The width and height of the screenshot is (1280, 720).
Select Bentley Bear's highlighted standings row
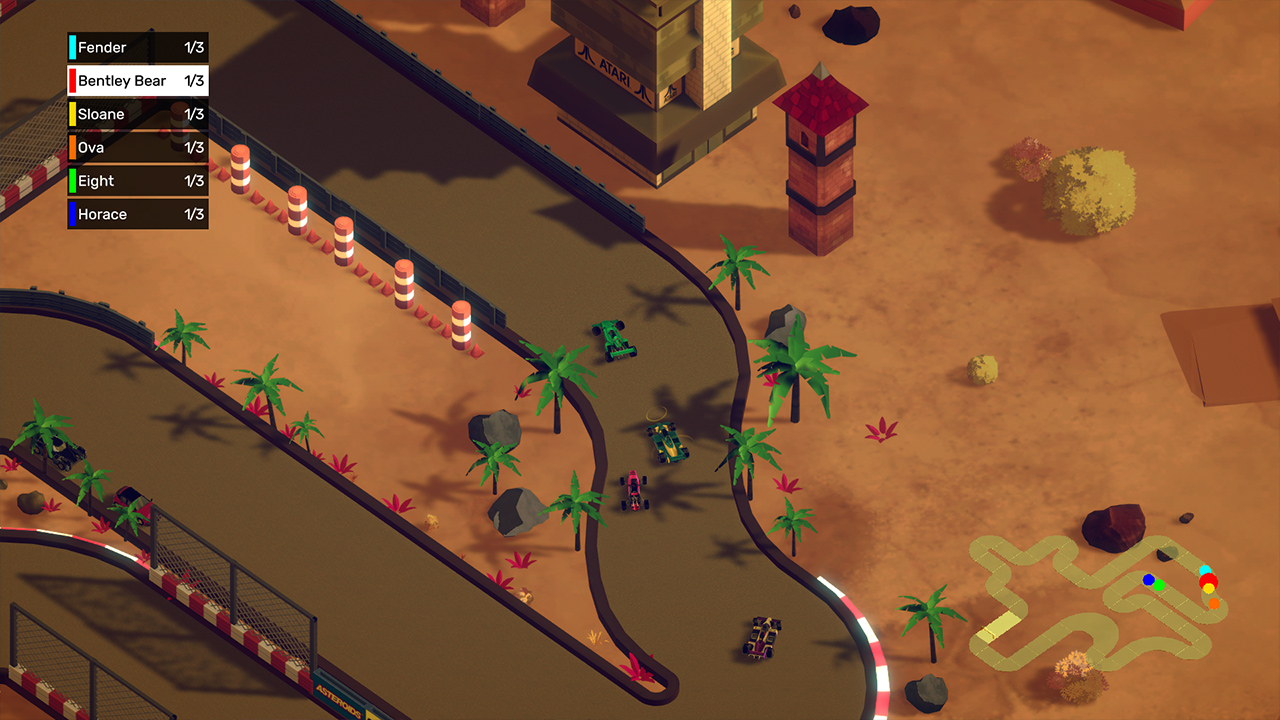point(137,81)
